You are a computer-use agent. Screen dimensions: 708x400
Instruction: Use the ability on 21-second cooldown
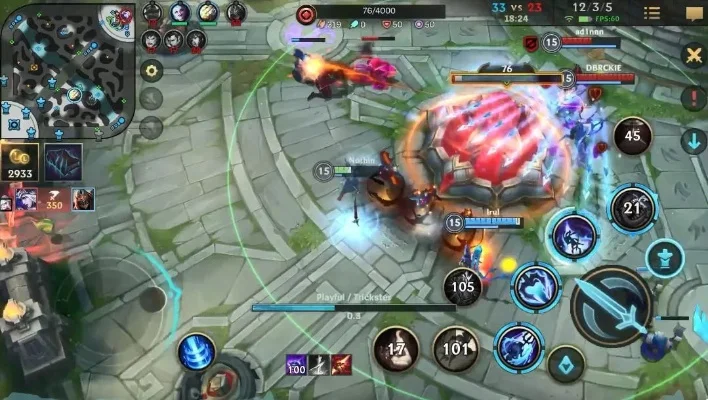(x=632, y=208)
